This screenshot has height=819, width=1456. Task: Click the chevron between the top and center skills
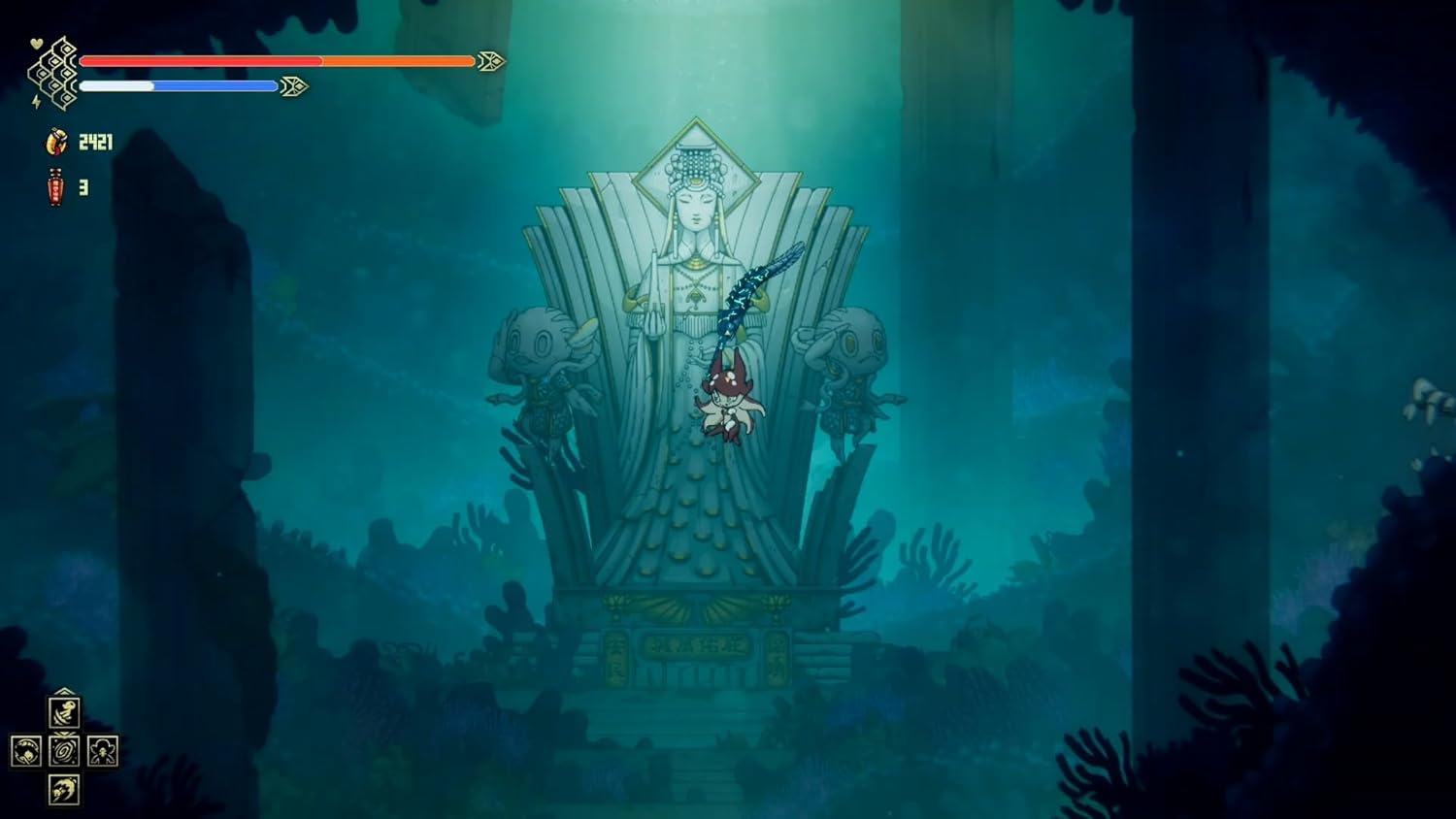tap(64, 735)
